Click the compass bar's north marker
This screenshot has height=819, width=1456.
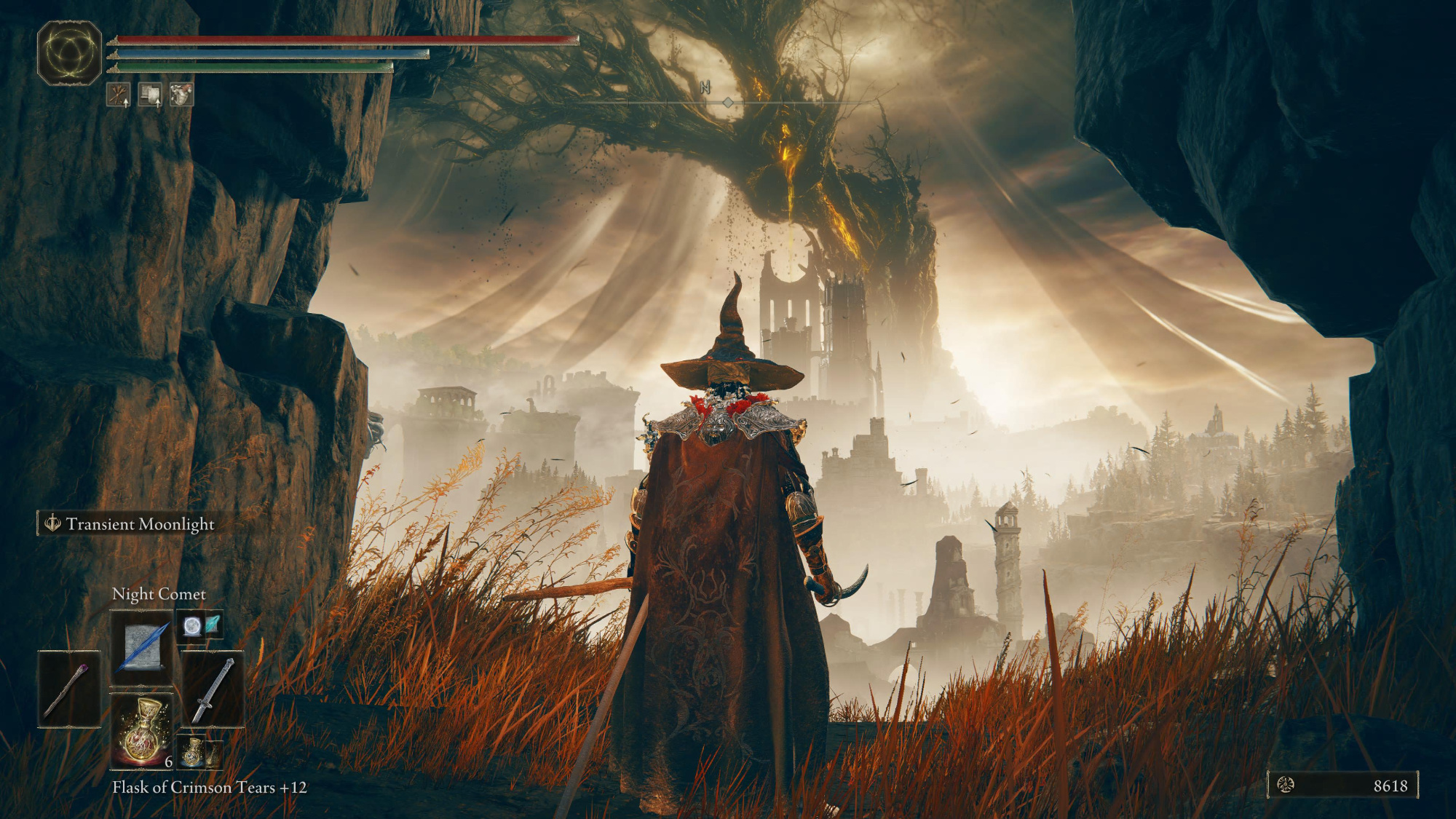(x=705, y=88)
